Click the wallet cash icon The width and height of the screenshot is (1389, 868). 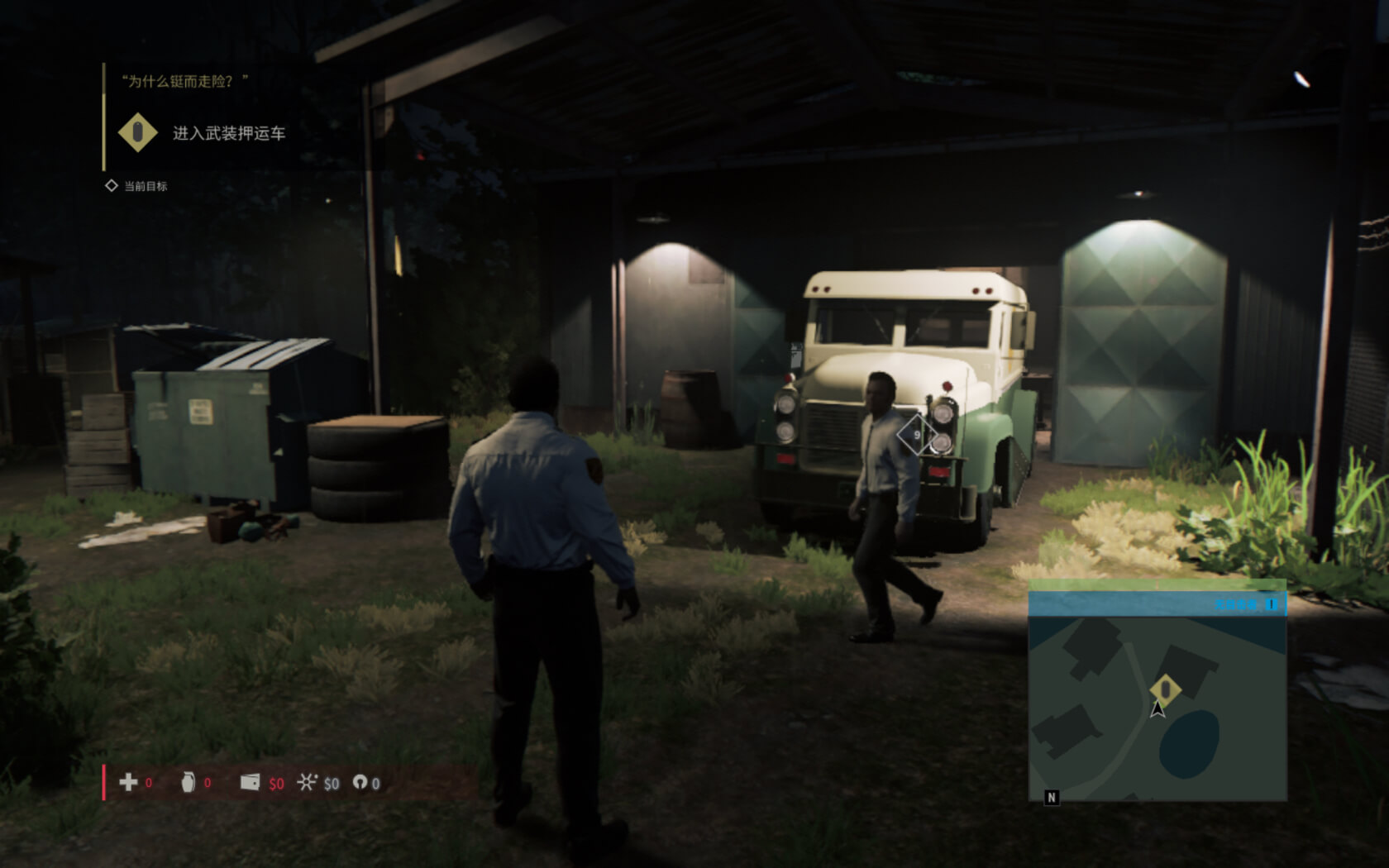[x=250, y=782]
